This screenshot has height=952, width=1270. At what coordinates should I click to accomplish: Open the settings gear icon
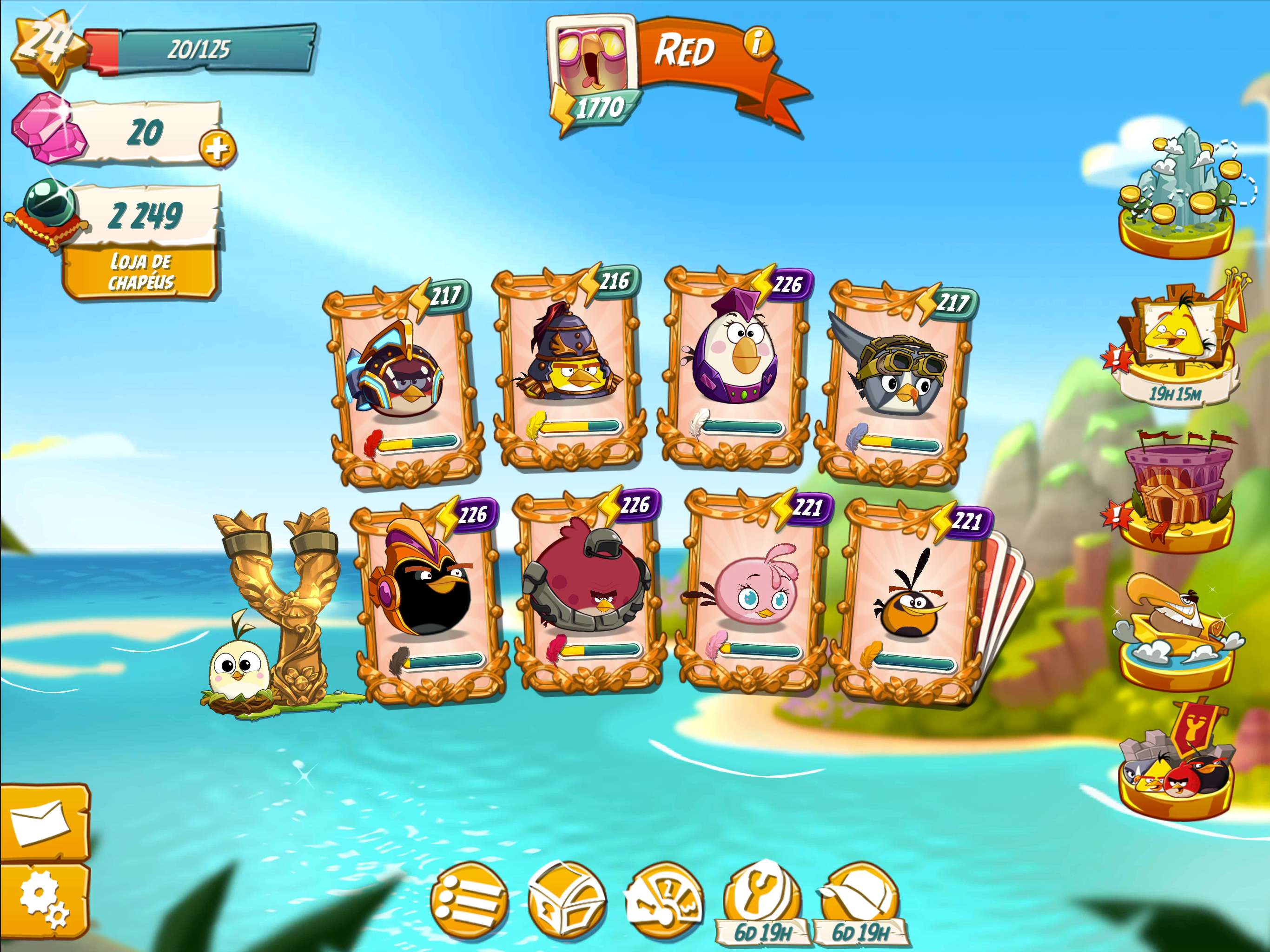point(46,899)
